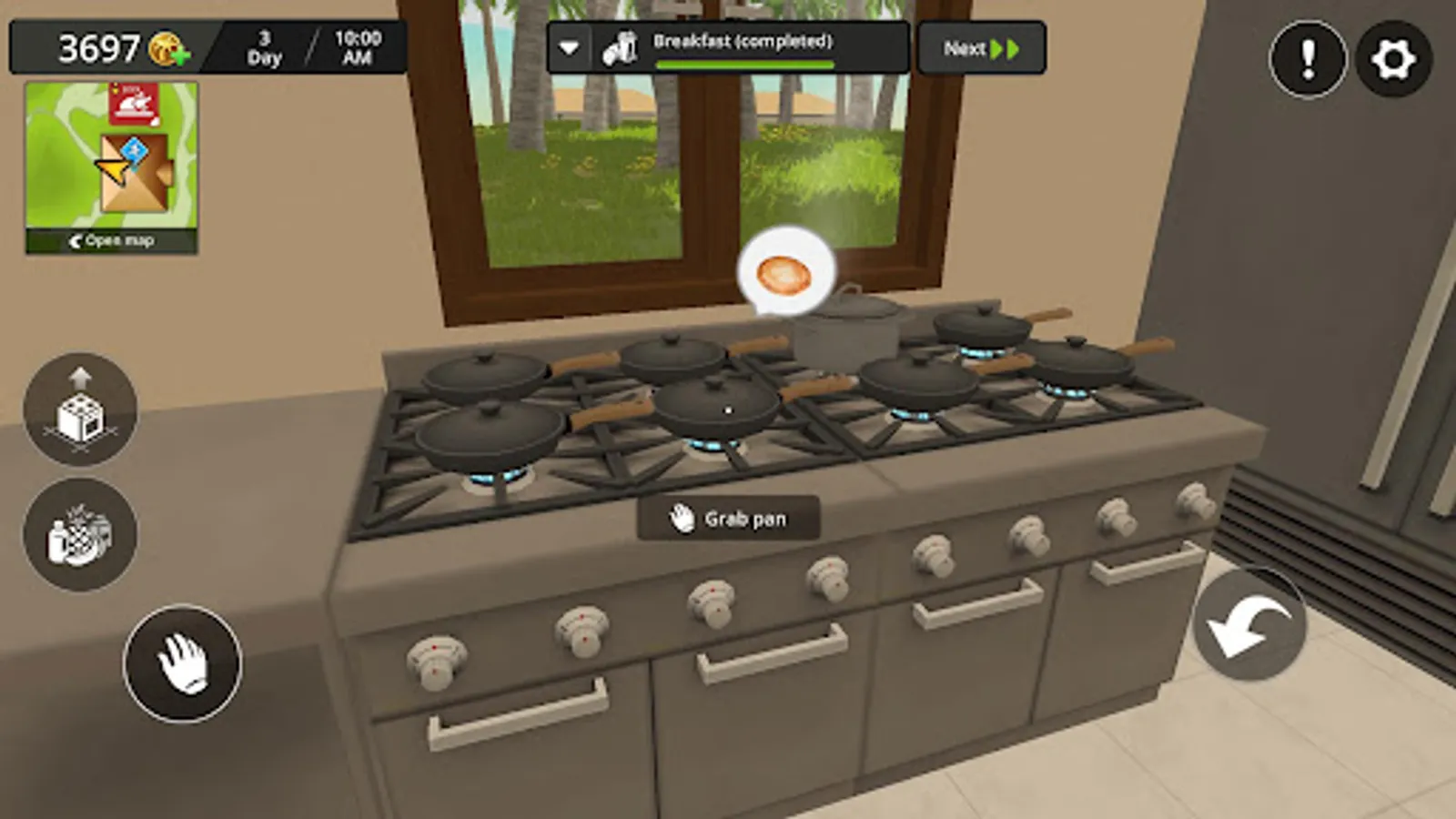Open the ingredients and seasonings icon
1456x819 pixels.
[82, 535]
